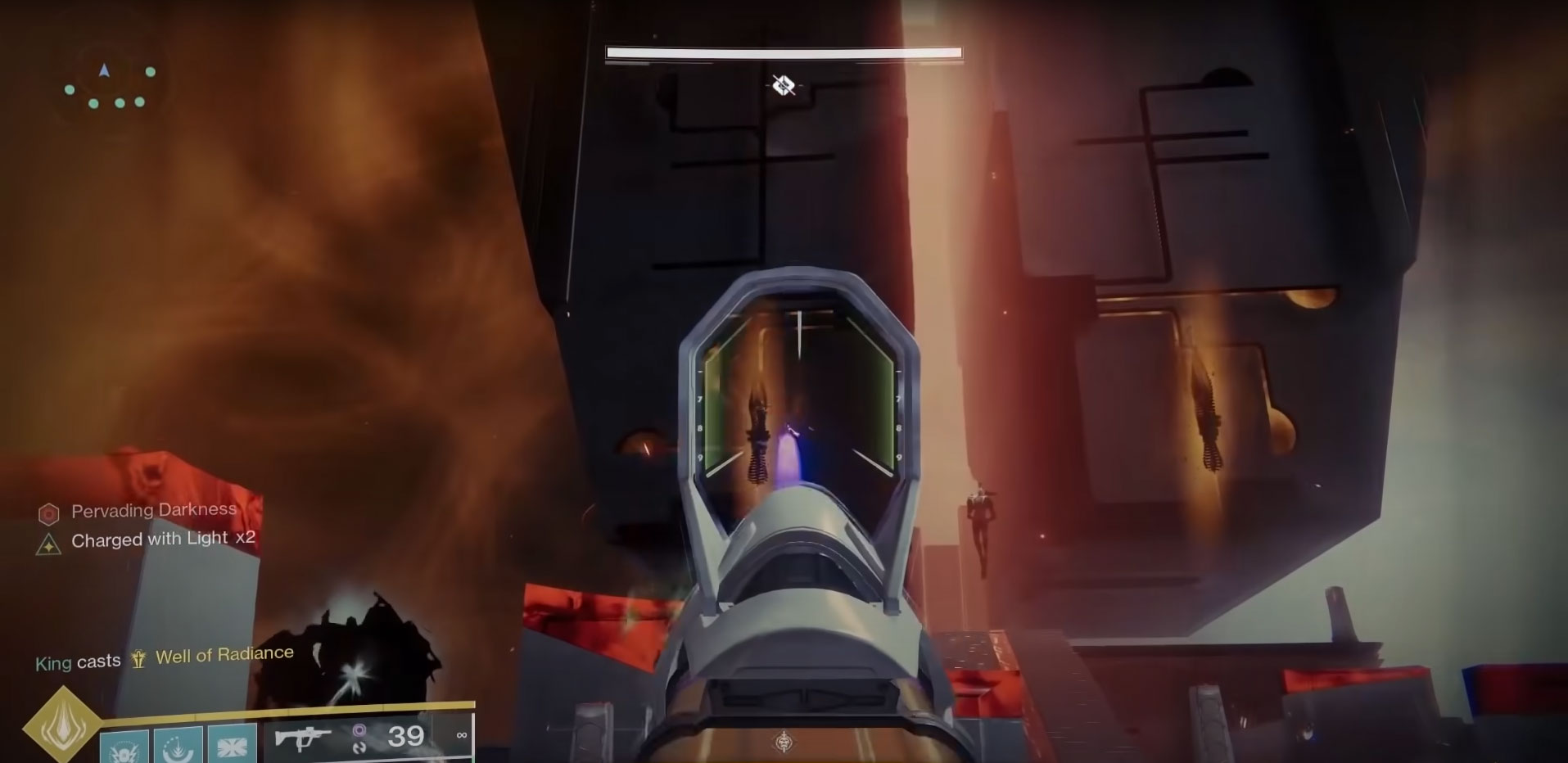This screenshot has height=763, width=1568.
Task: Inspect the Charged with Light buff icon
Action: [49, 544]
